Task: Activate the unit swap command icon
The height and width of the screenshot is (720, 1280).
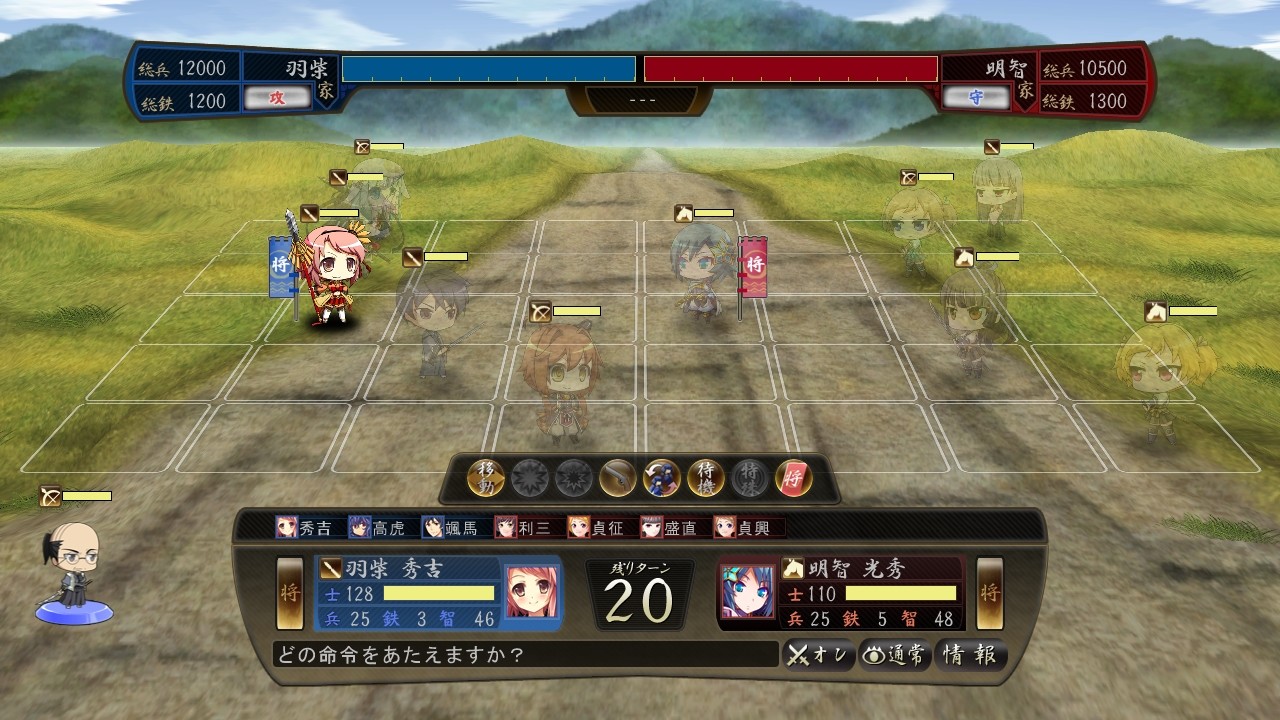Action: coord(662,479)
